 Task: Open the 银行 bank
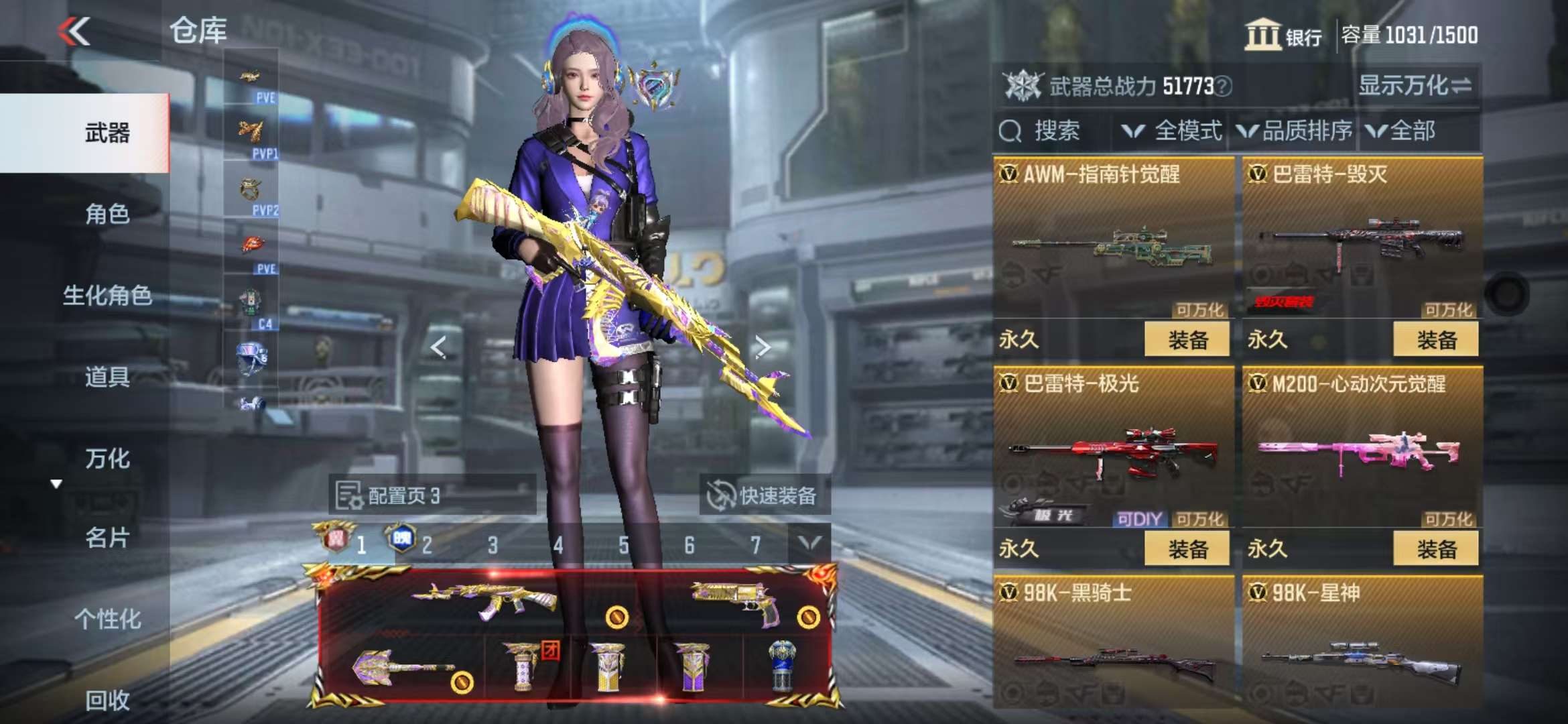[1283, 35]
